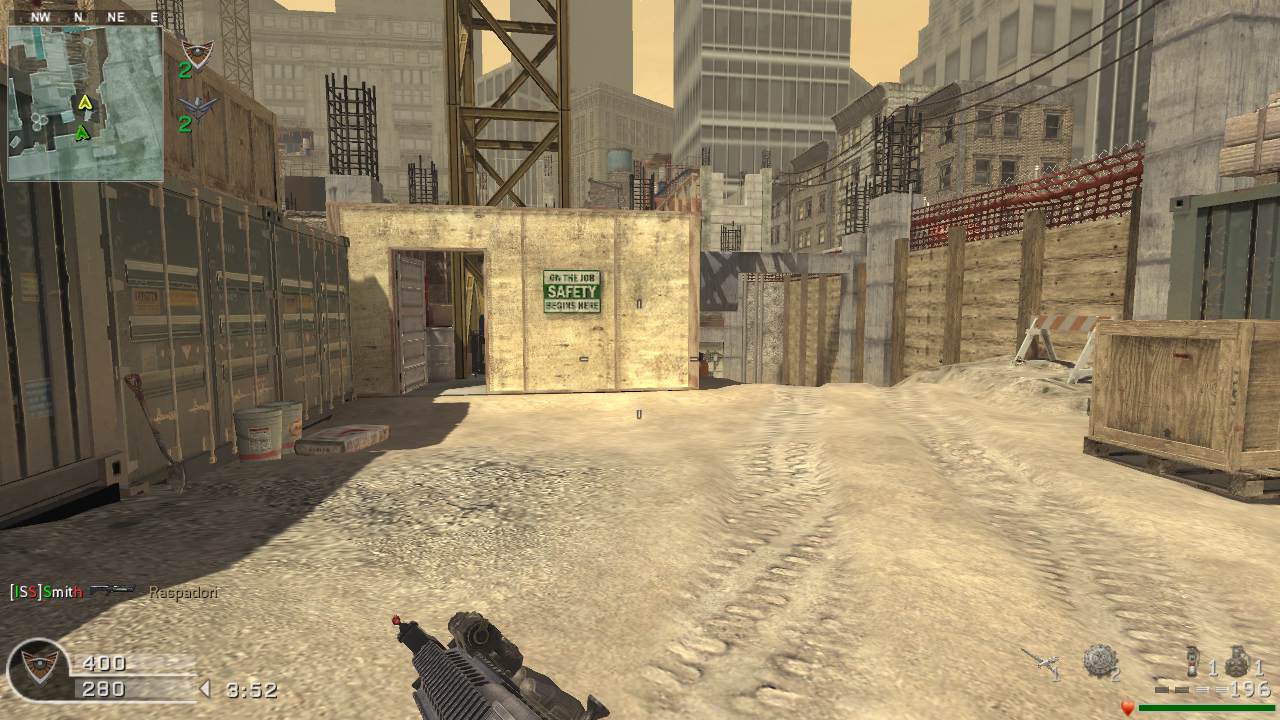Click the round faction emblem beside the score
1280x720 pixels.
(x=39, y=668)
